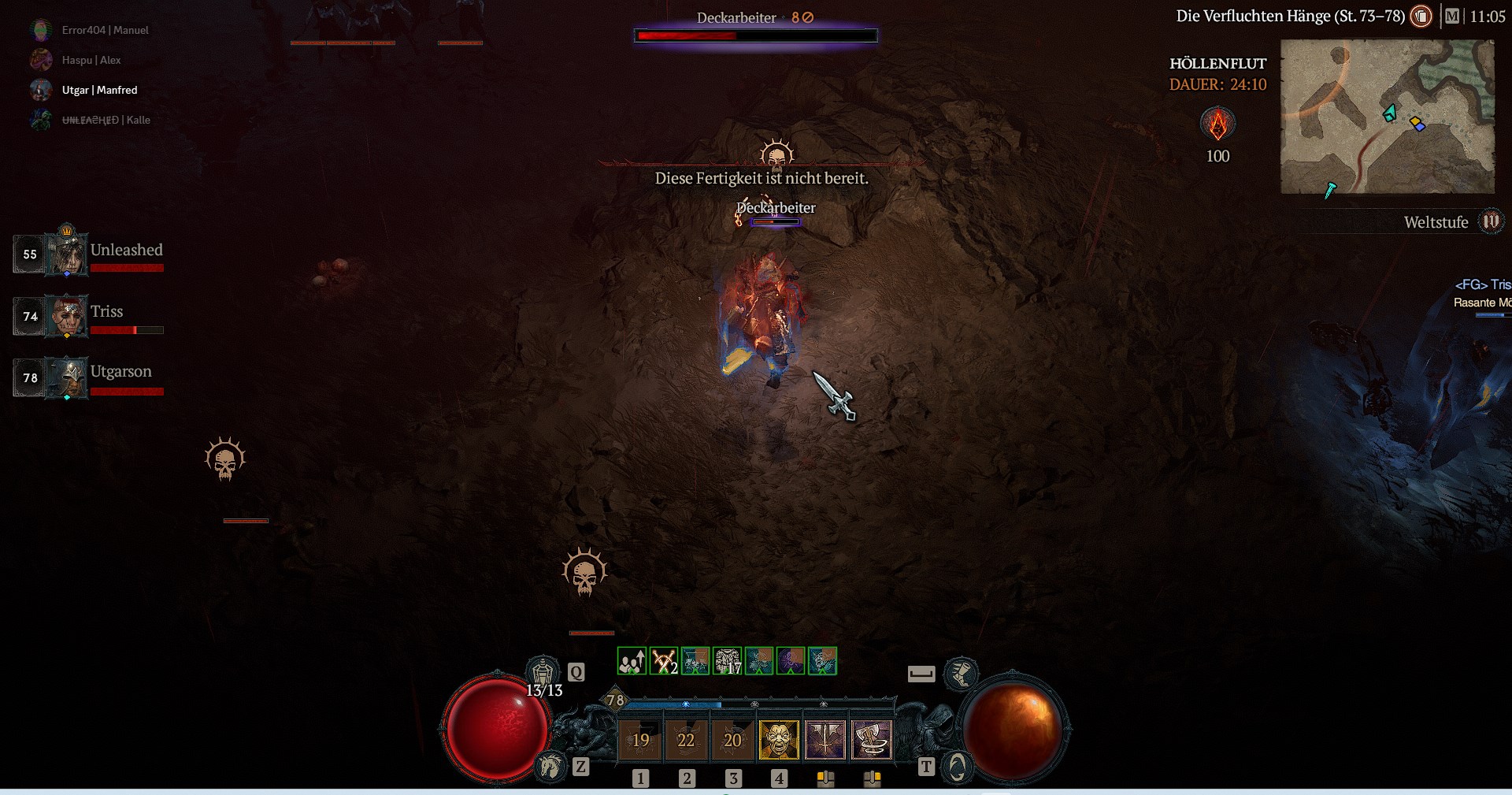Select the skill slot on cooldown 20
The width and height of the screenshot is (1512, 795).
coord(732,740)
